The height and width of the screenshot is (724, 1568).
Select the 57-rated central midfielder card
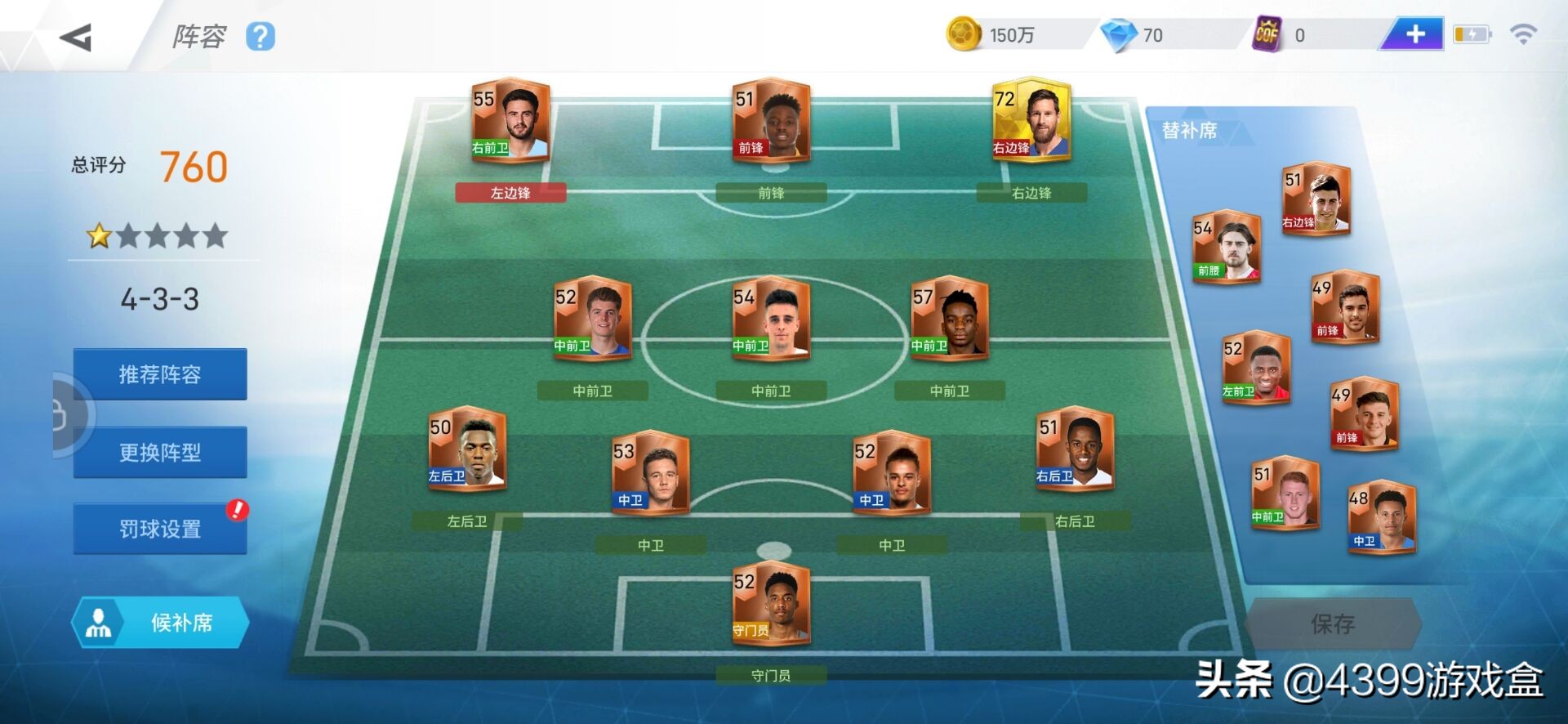[x=949, y=319]
